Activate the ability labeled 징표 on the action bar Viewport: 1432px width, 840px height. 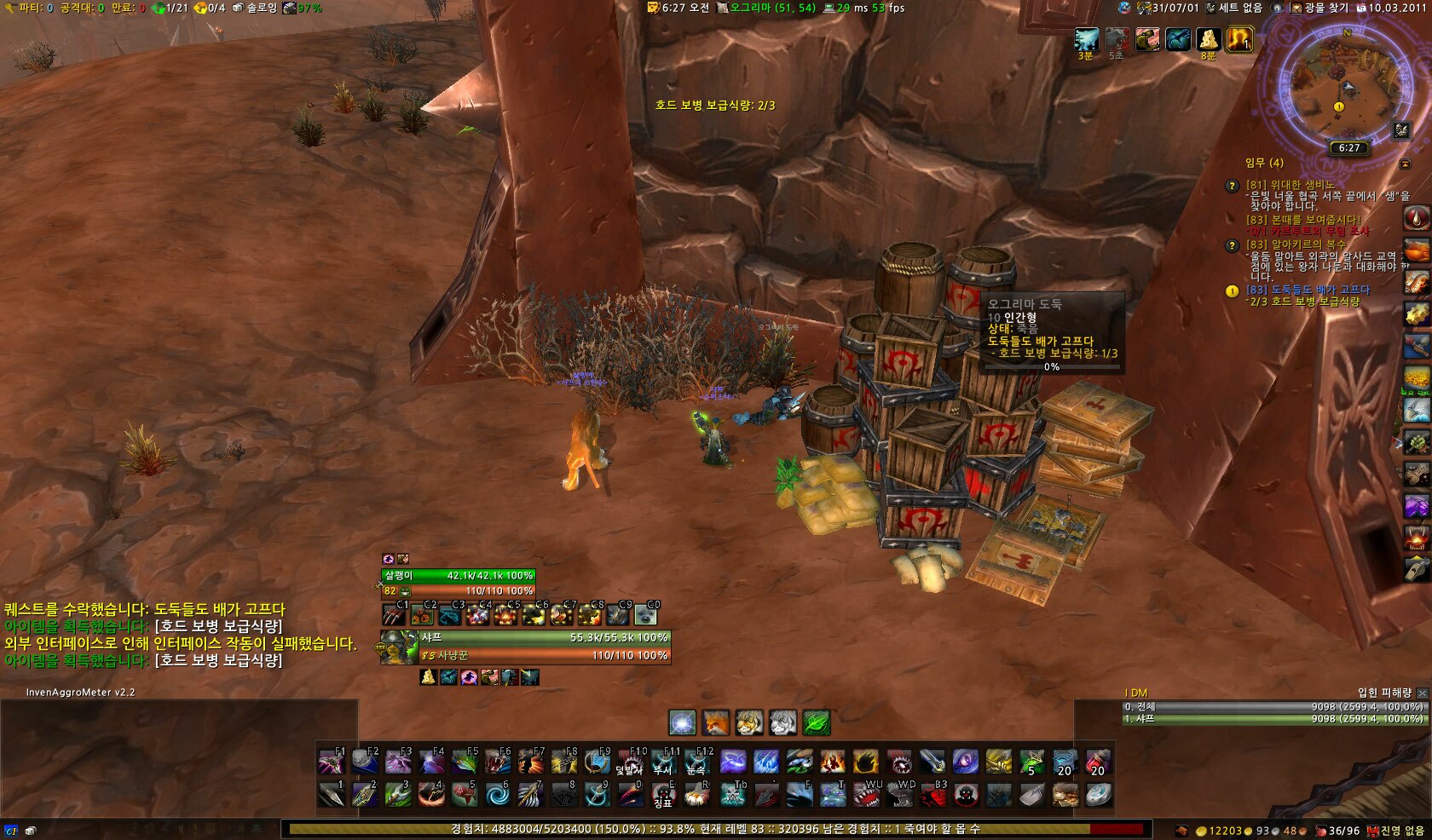pyautogui.click(x=663, y=795)
